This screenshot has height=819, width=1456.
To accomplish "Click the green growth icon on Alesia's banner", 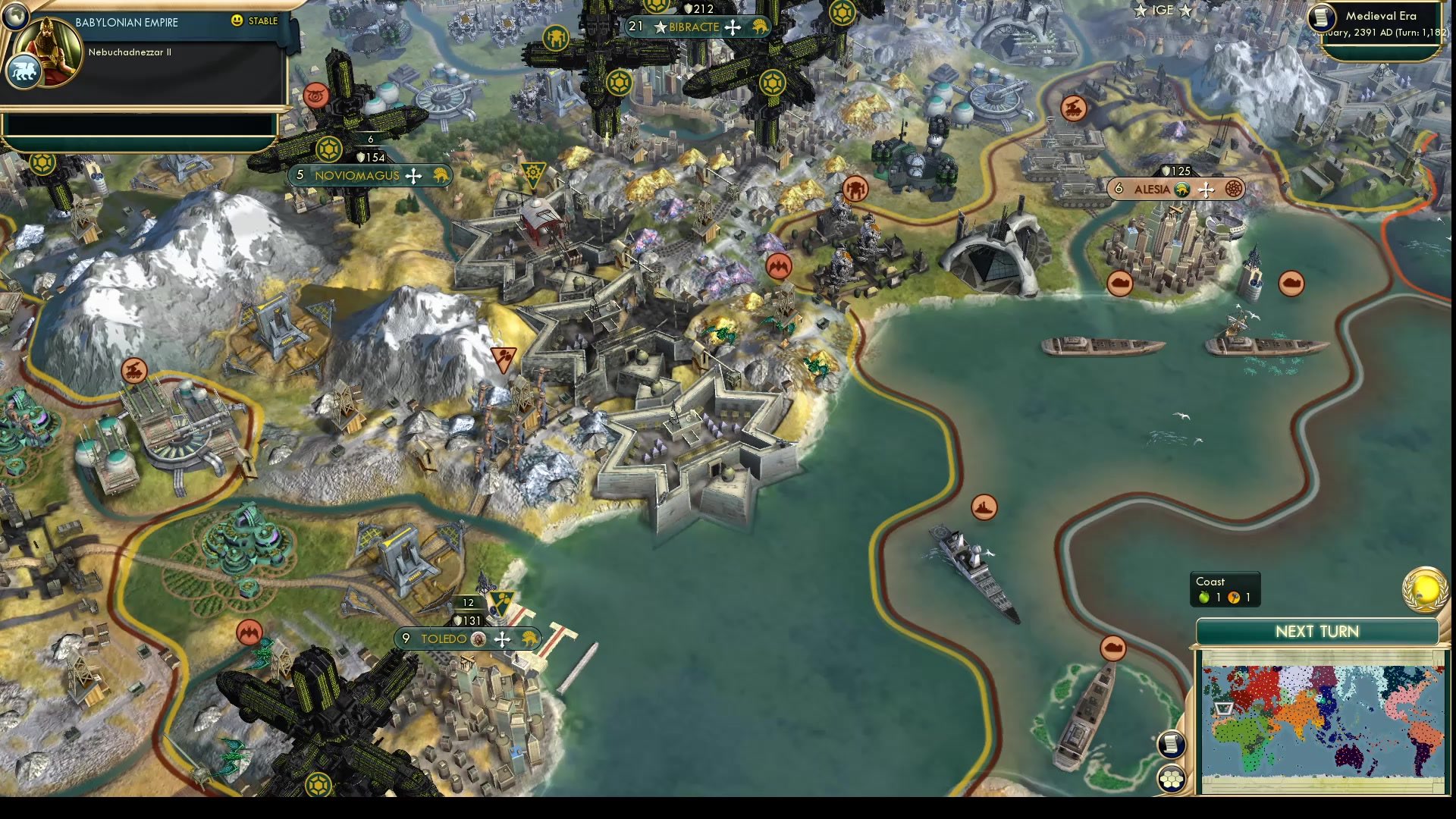I will (1181, 190).
